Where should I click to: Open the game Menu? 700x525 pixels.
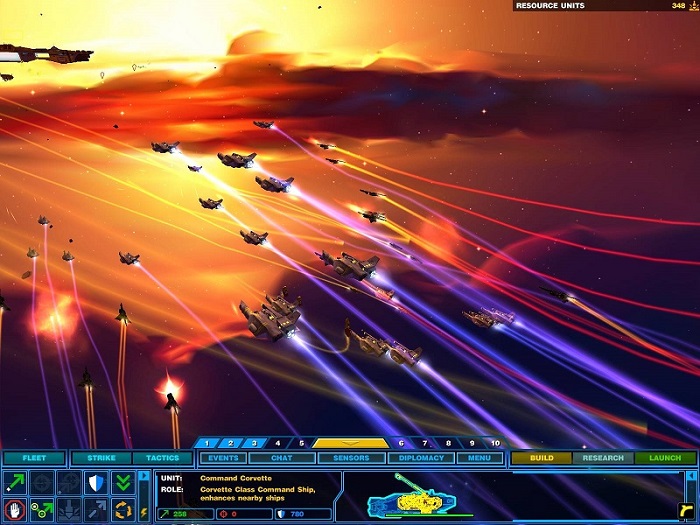480,458
